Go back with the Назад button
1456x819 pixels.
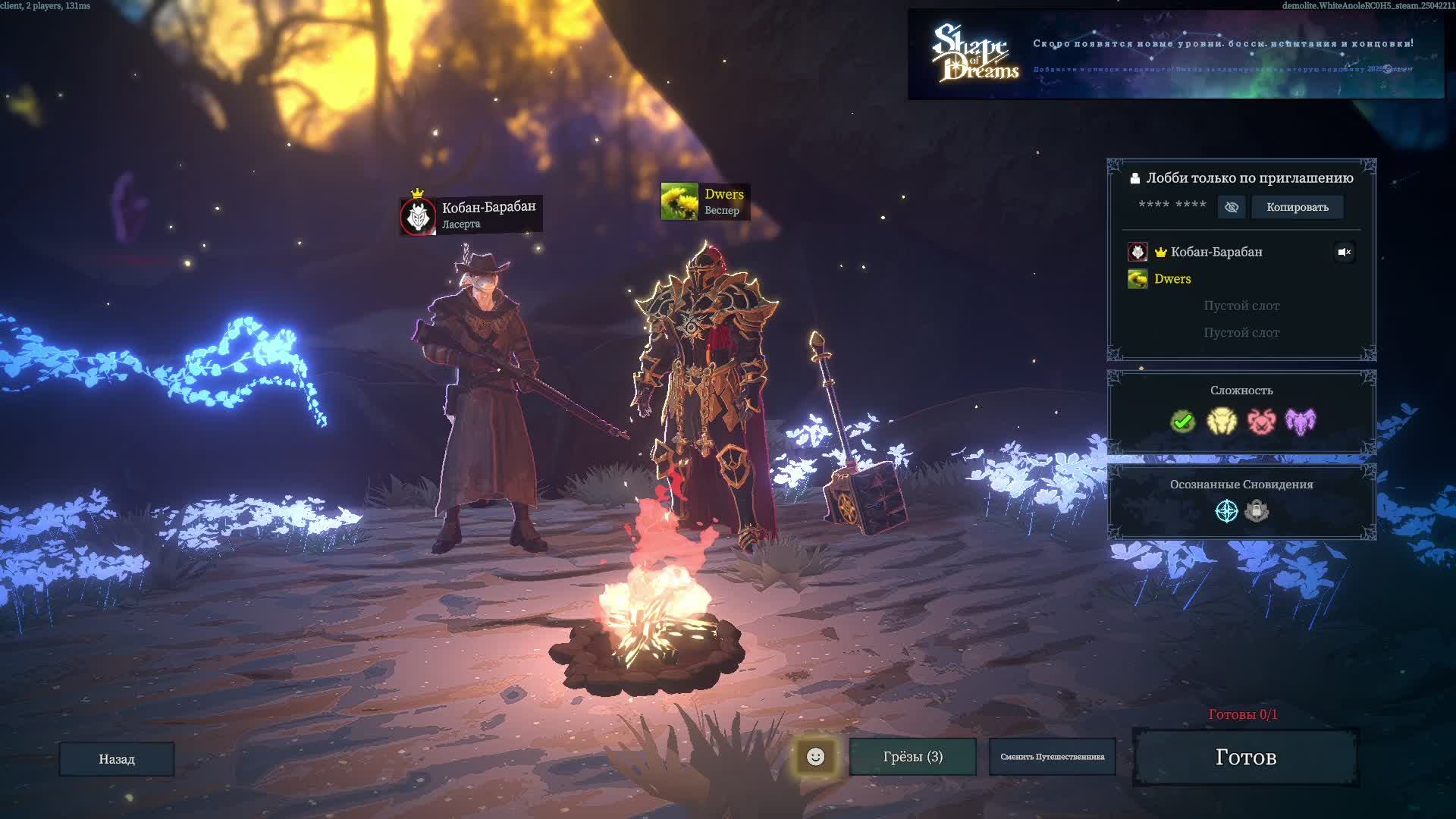[117, 759]
